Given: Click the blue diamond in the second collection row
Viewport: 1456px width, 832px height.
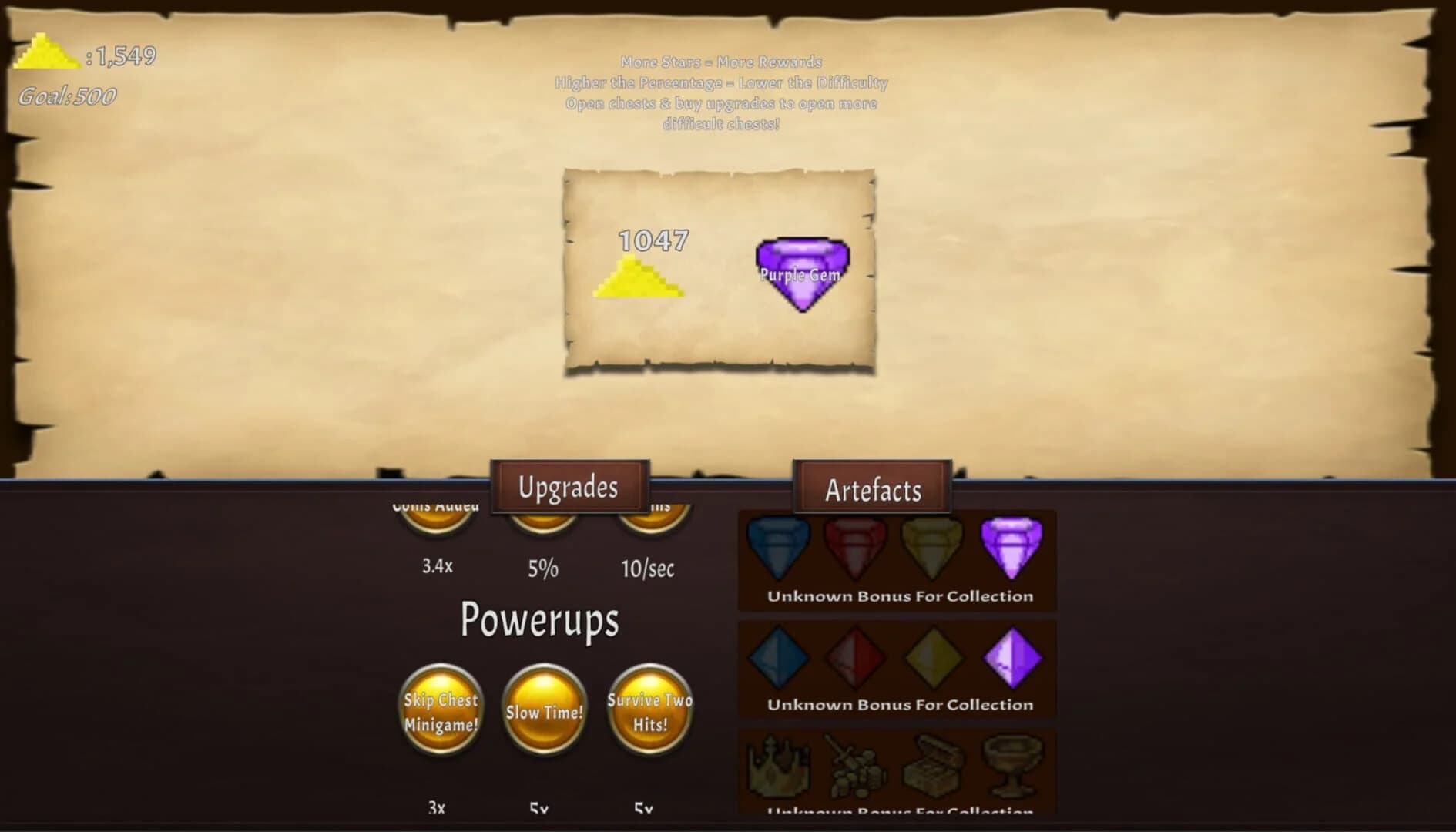Looking at the screenshot, I should click(778, 659).
